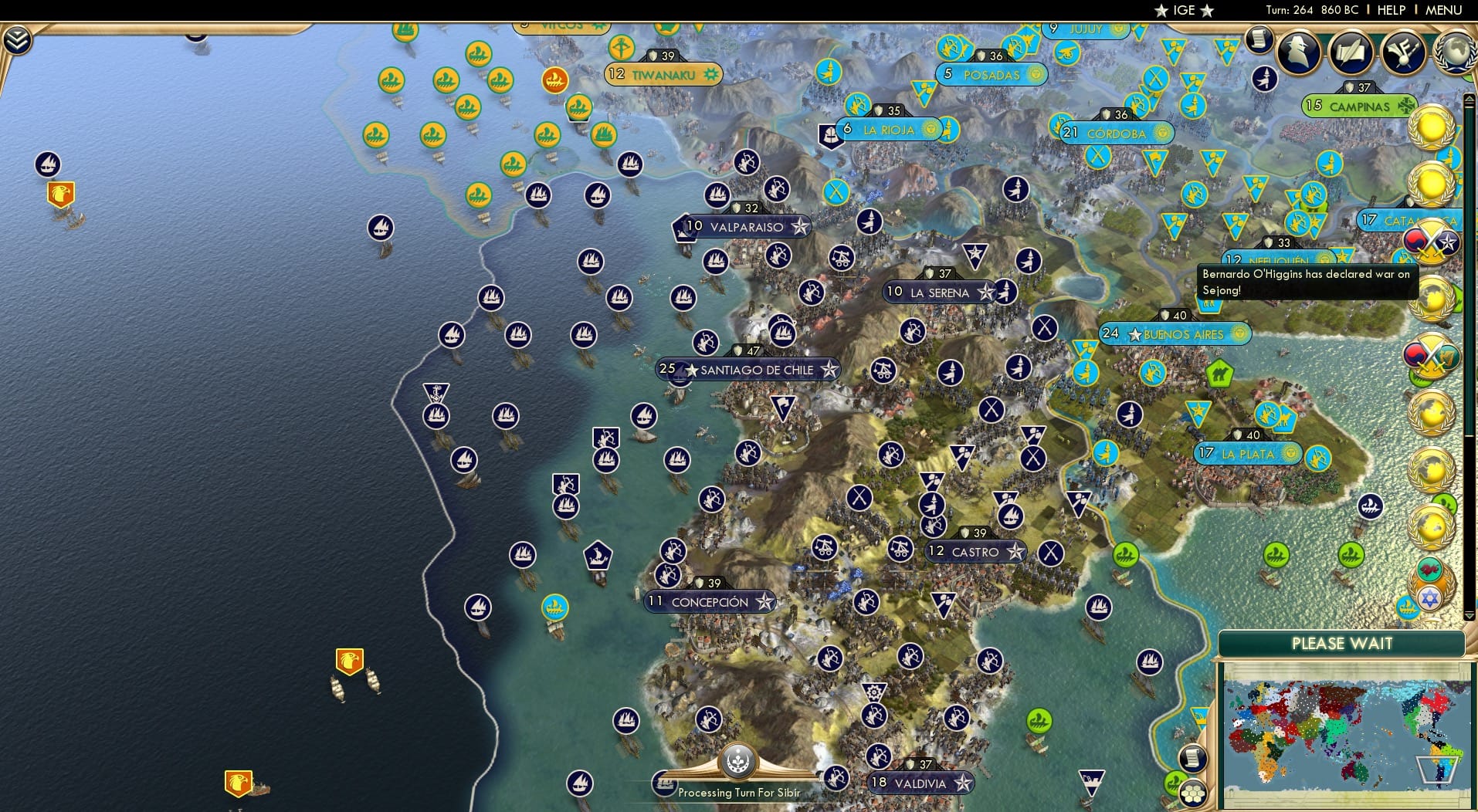This screenshot has width=1478, height=812.
Task: Click the Star of David religion notification
Action: click(x=1429, y=597)
